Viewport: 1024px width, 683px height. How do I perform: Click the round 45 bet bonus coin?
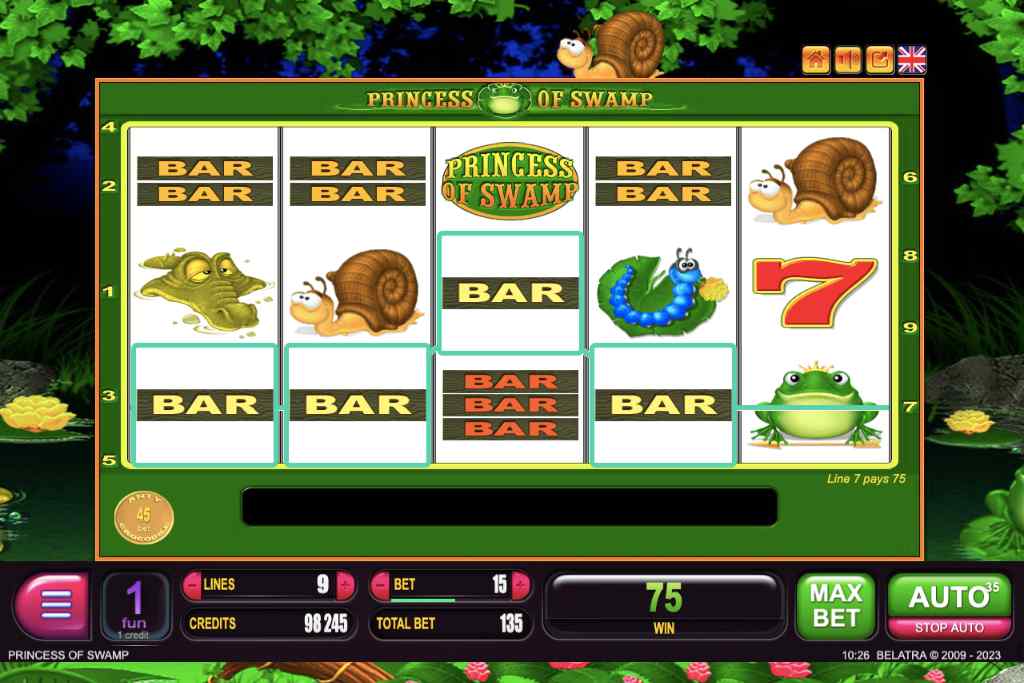143,516
